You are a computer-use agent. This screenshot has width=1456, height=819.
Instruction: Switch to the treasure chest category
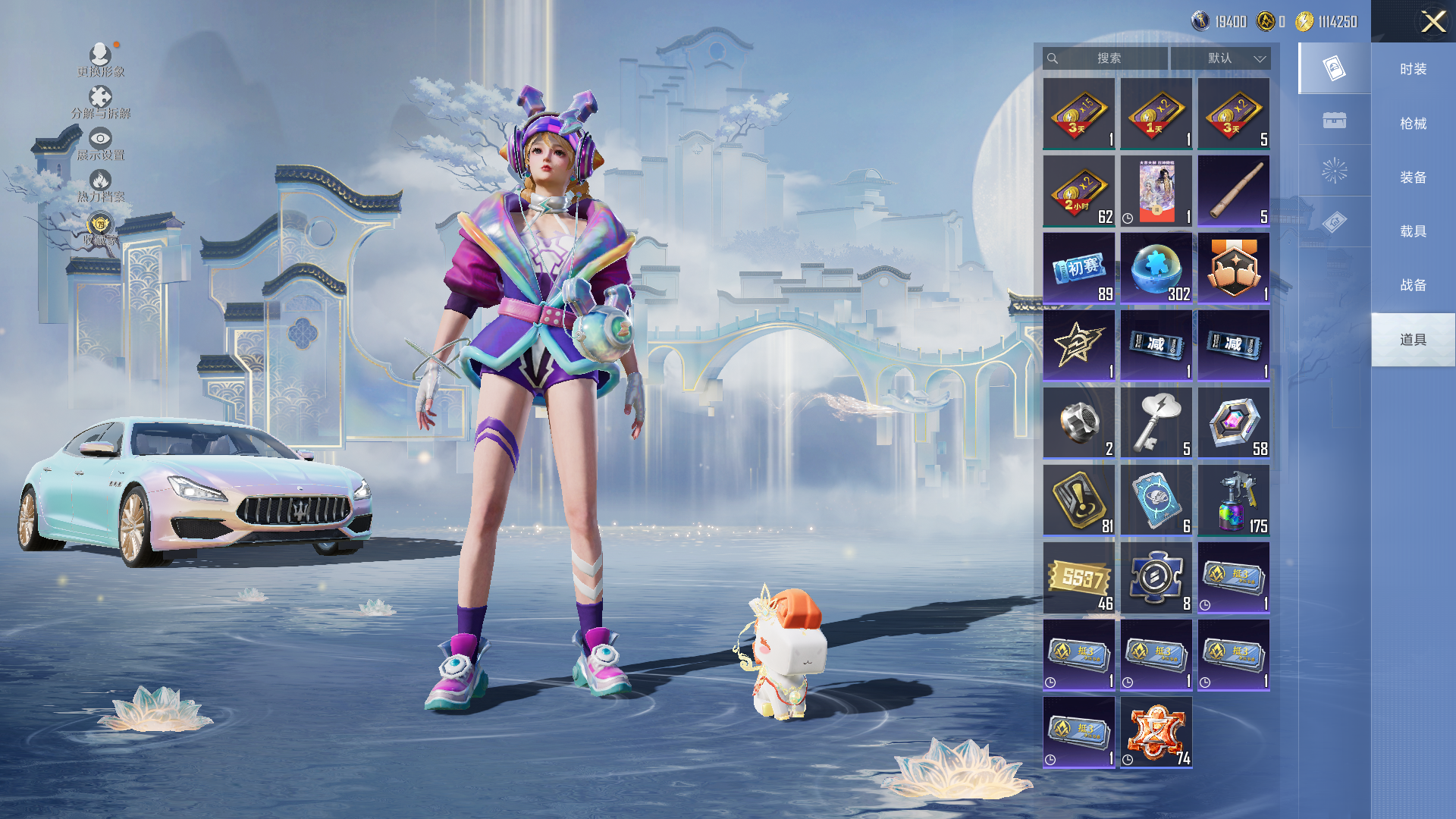(x=1334, y=120)
